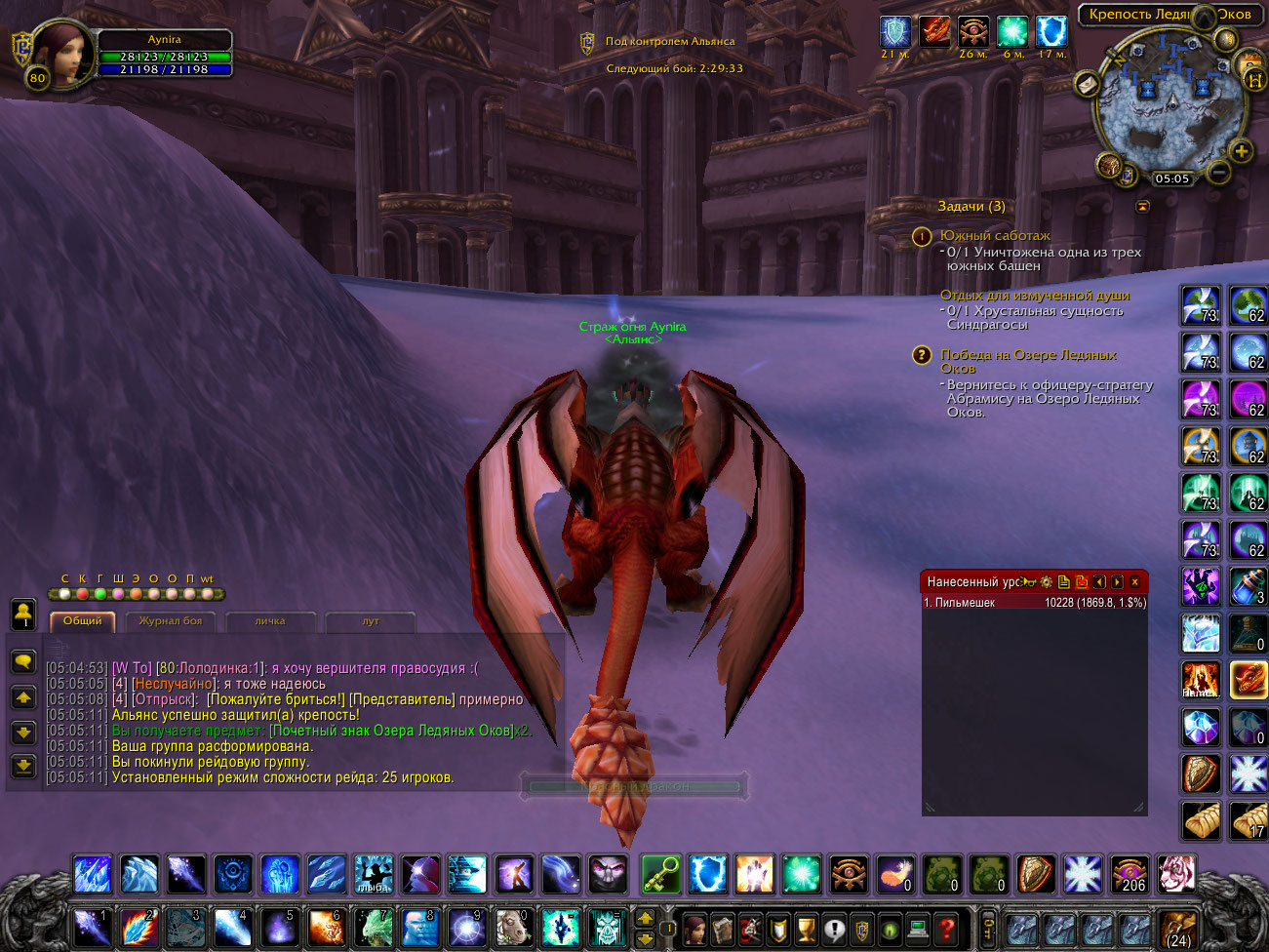Select the Победа на Озере Ледяных Оков quest

coord(1028,355)
